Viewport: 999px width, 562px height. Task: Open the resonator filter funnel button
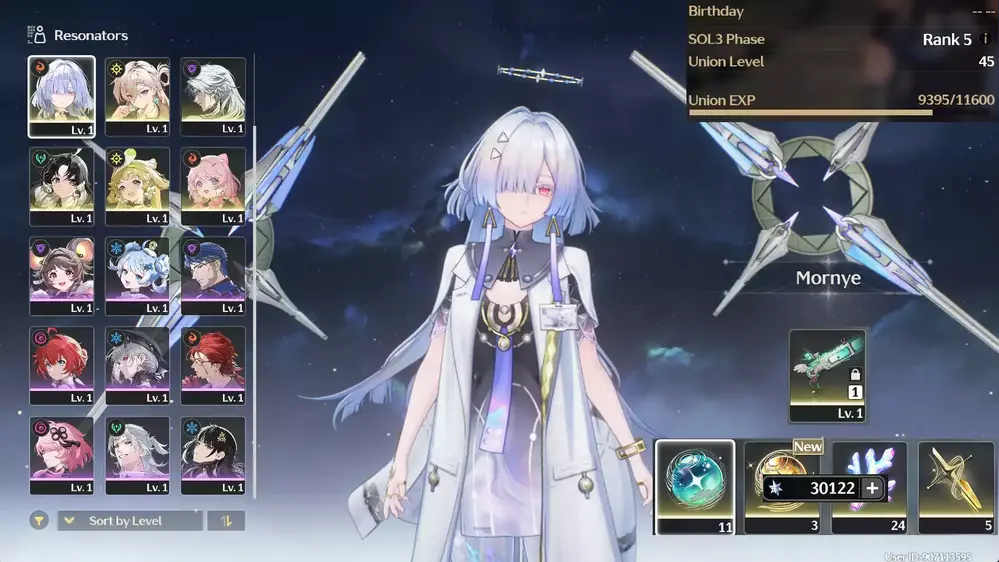point(39,521)
